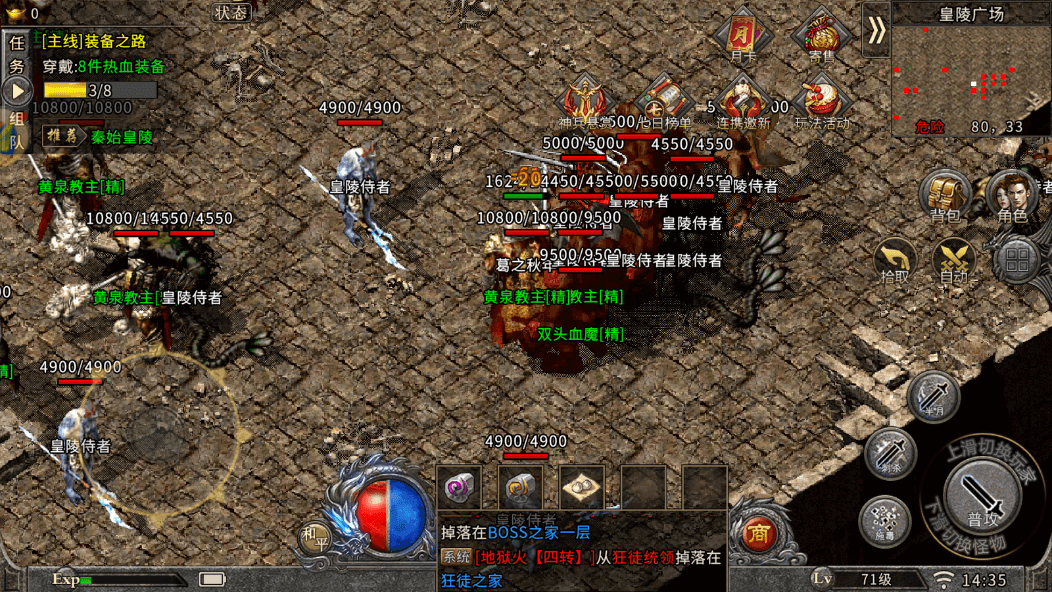Activate the 施毒 poison skill

coord(884,522)
